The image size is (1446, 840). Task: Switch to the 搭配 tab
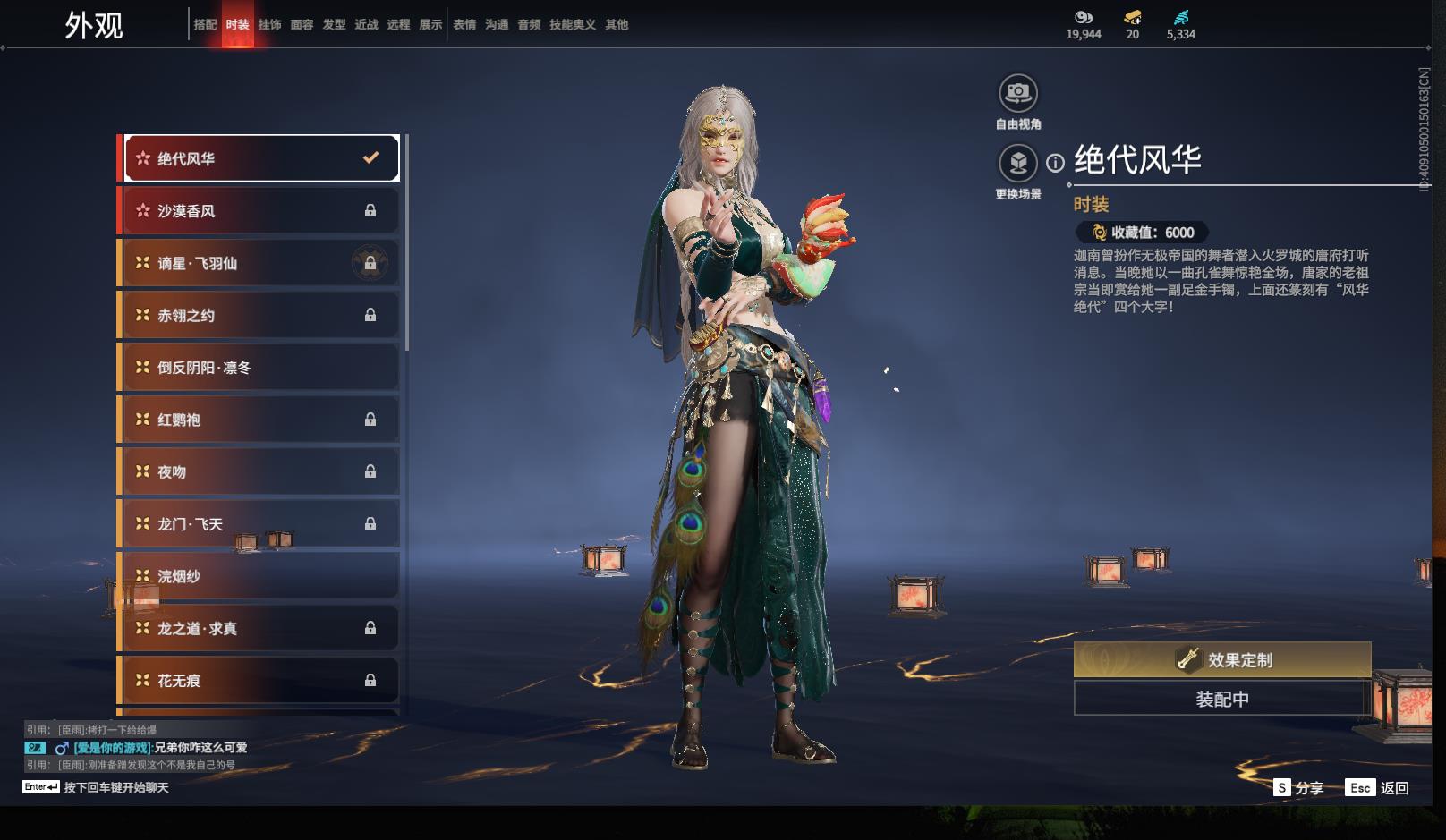point(205,25)
